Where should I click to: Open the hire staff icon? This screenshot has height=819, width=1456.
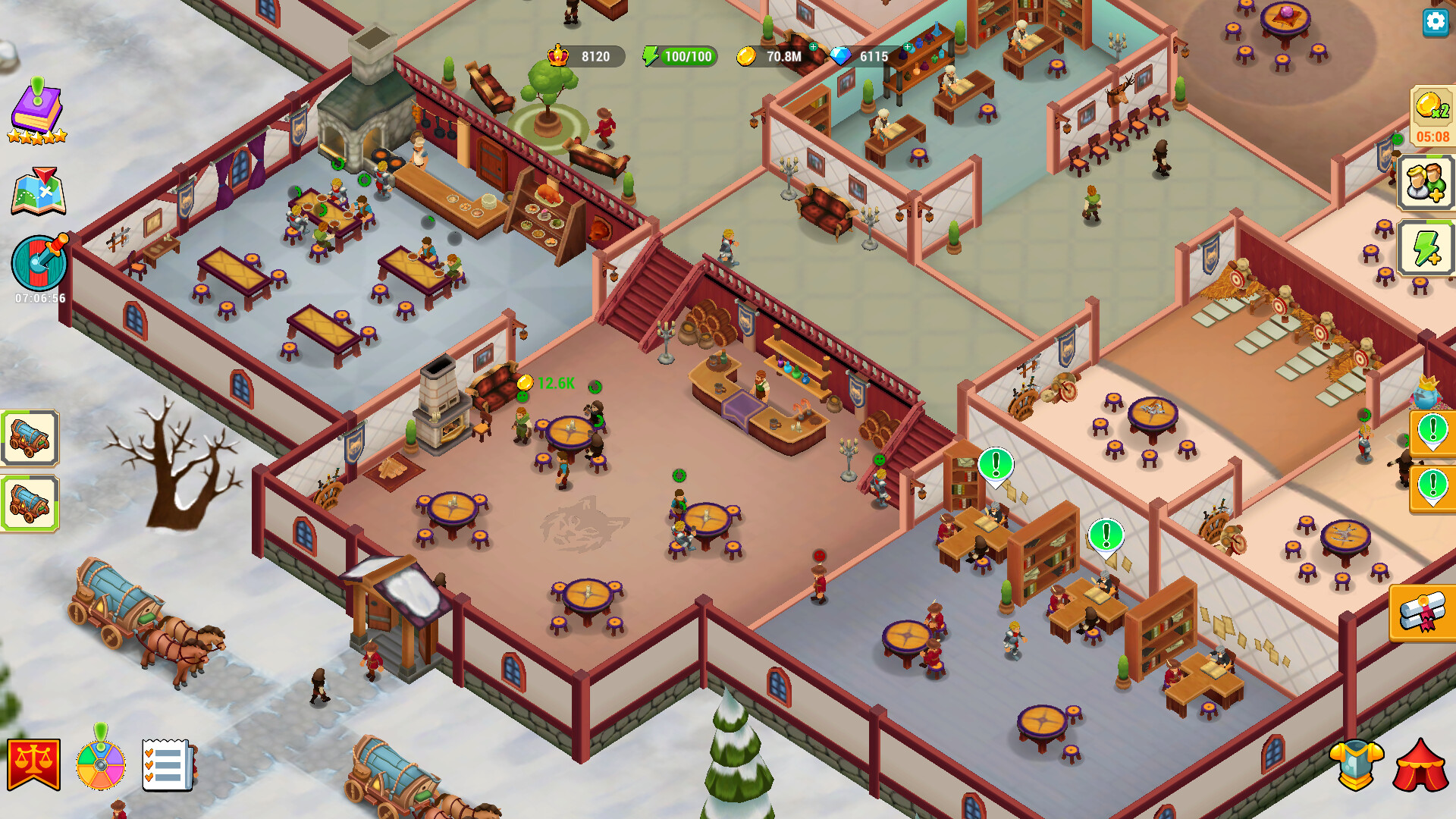tap(1425, 182)
